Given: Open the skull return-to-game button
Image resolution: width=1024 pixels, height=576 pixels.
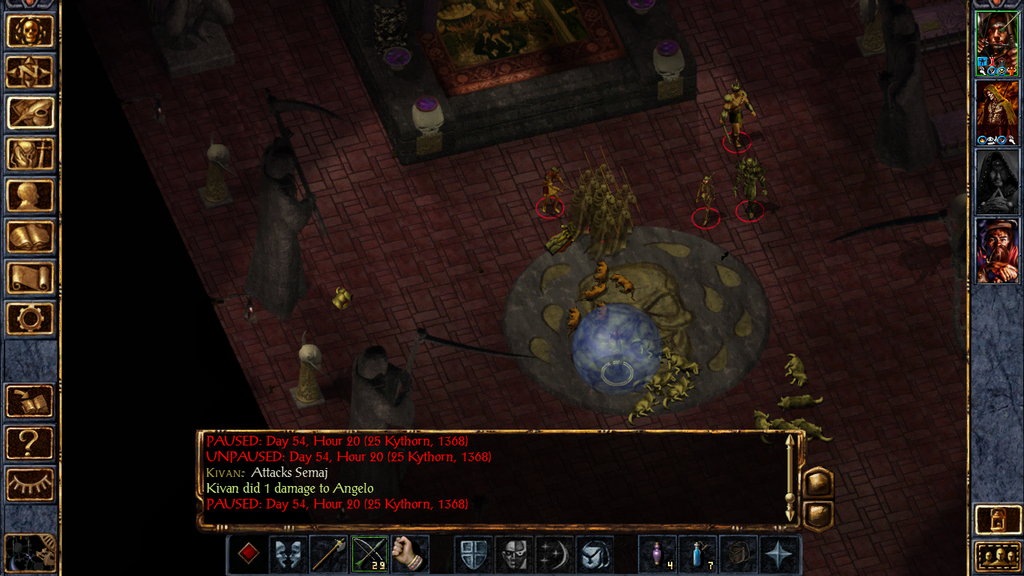Looking at the screenshot, I should coord(30,31).
